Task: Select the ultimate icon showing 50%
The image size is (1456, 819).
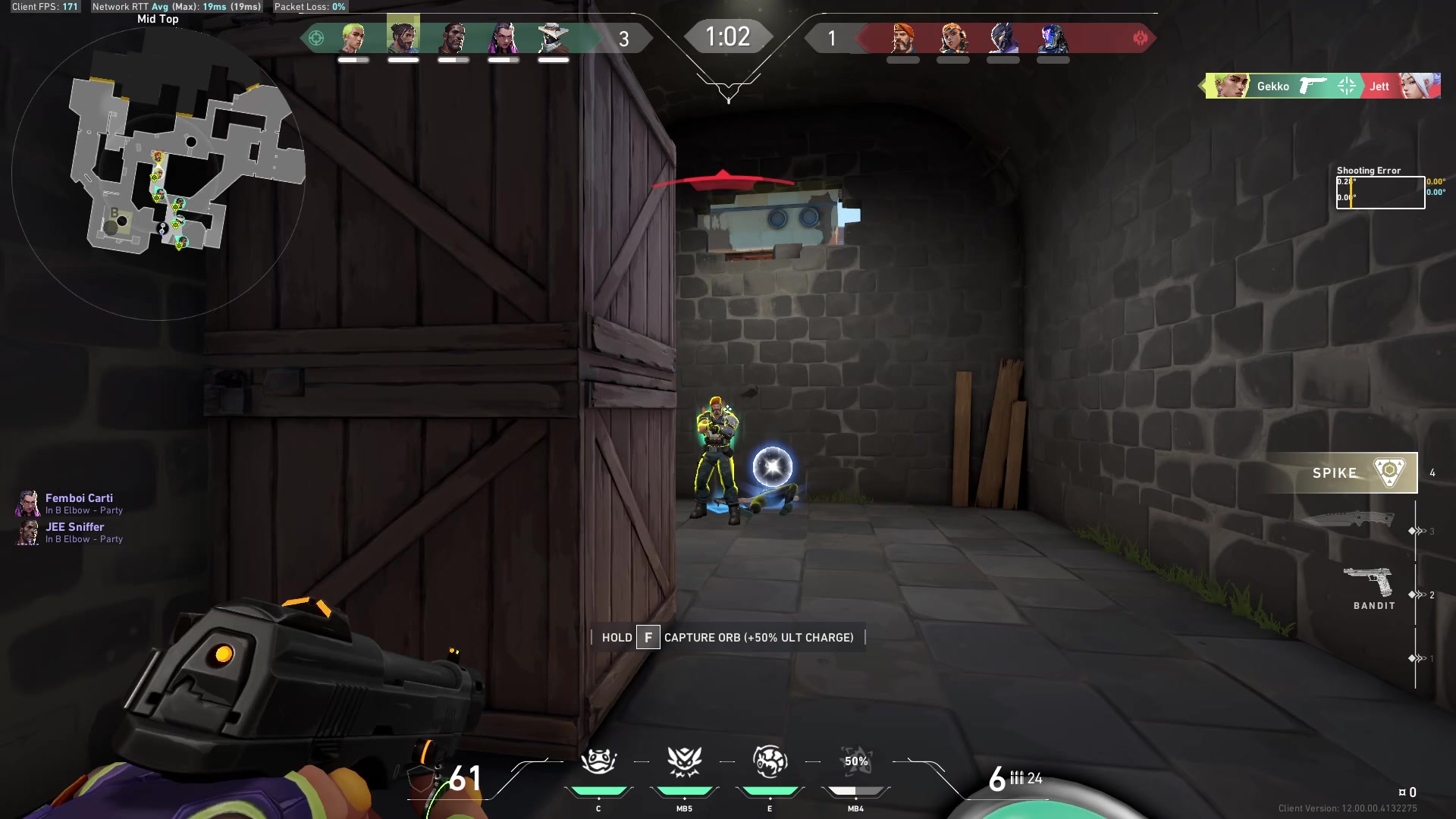Action: coord(855,762)
